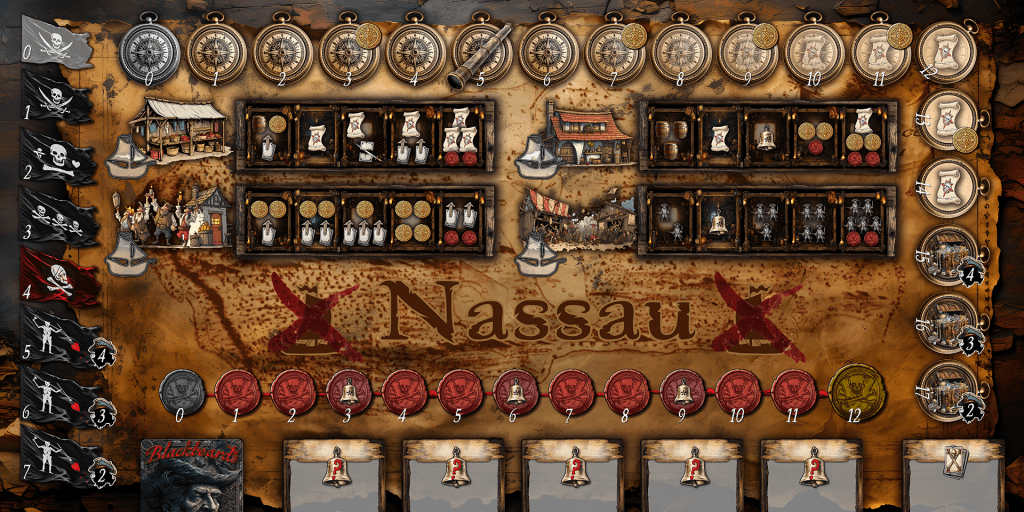Select the grey compass space numbered 0

[149, 48]
